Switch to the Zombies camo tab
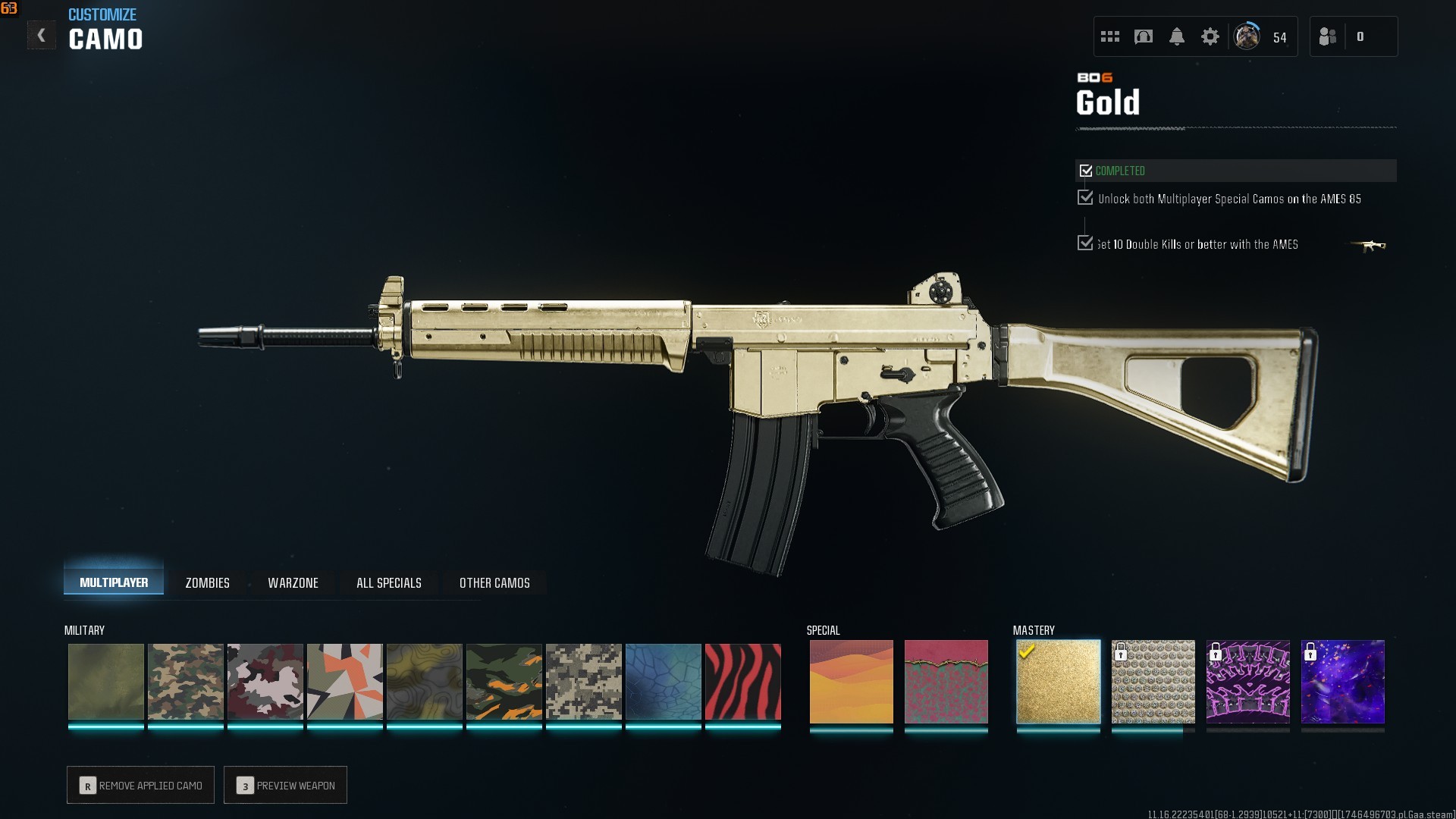The image size is (1456, 819). [x=207, y=582]
